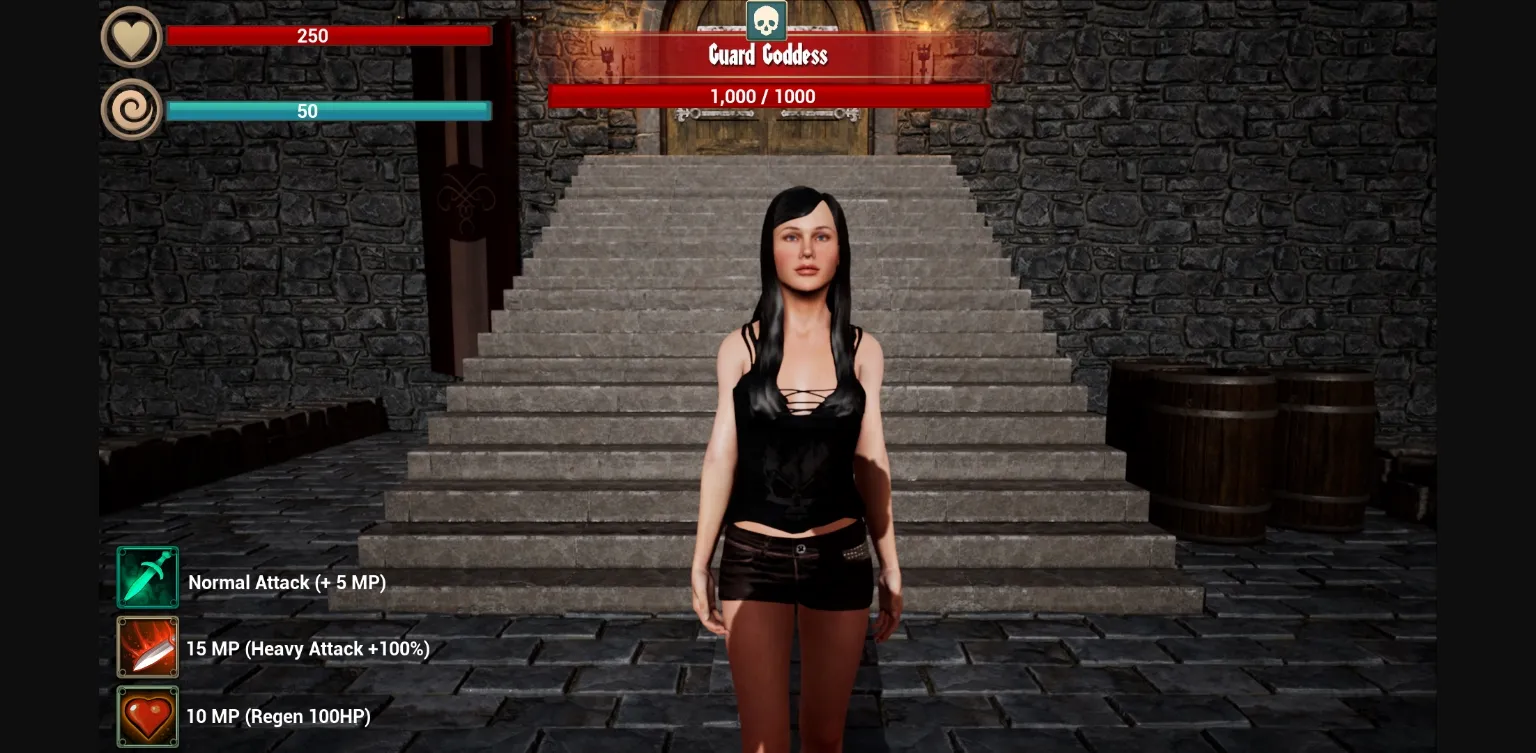Image resolution: width=1536 pixels, height=753 pixels.
Task: Click the red player HP bar showing 250
Action: click(329, 35)
